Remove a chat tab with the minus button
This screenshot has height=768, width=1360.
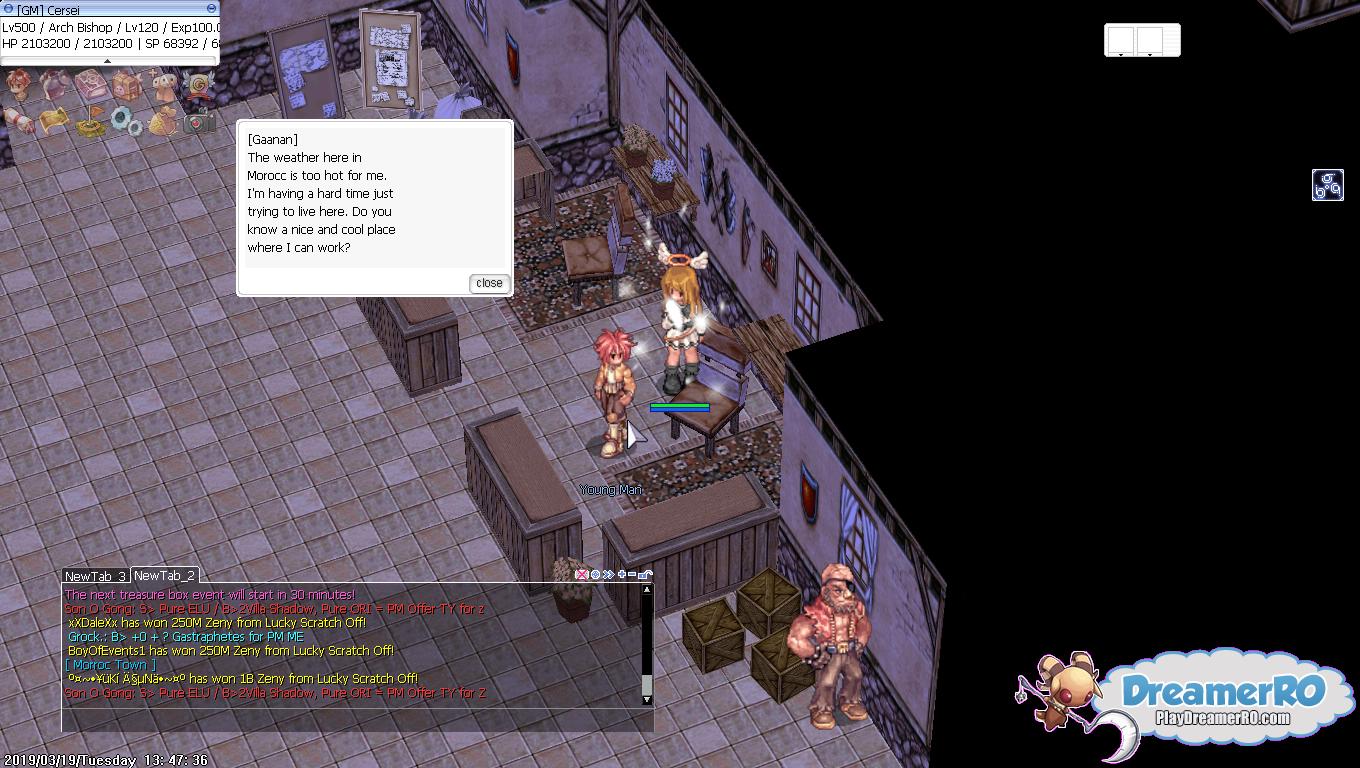pos(632,575)
